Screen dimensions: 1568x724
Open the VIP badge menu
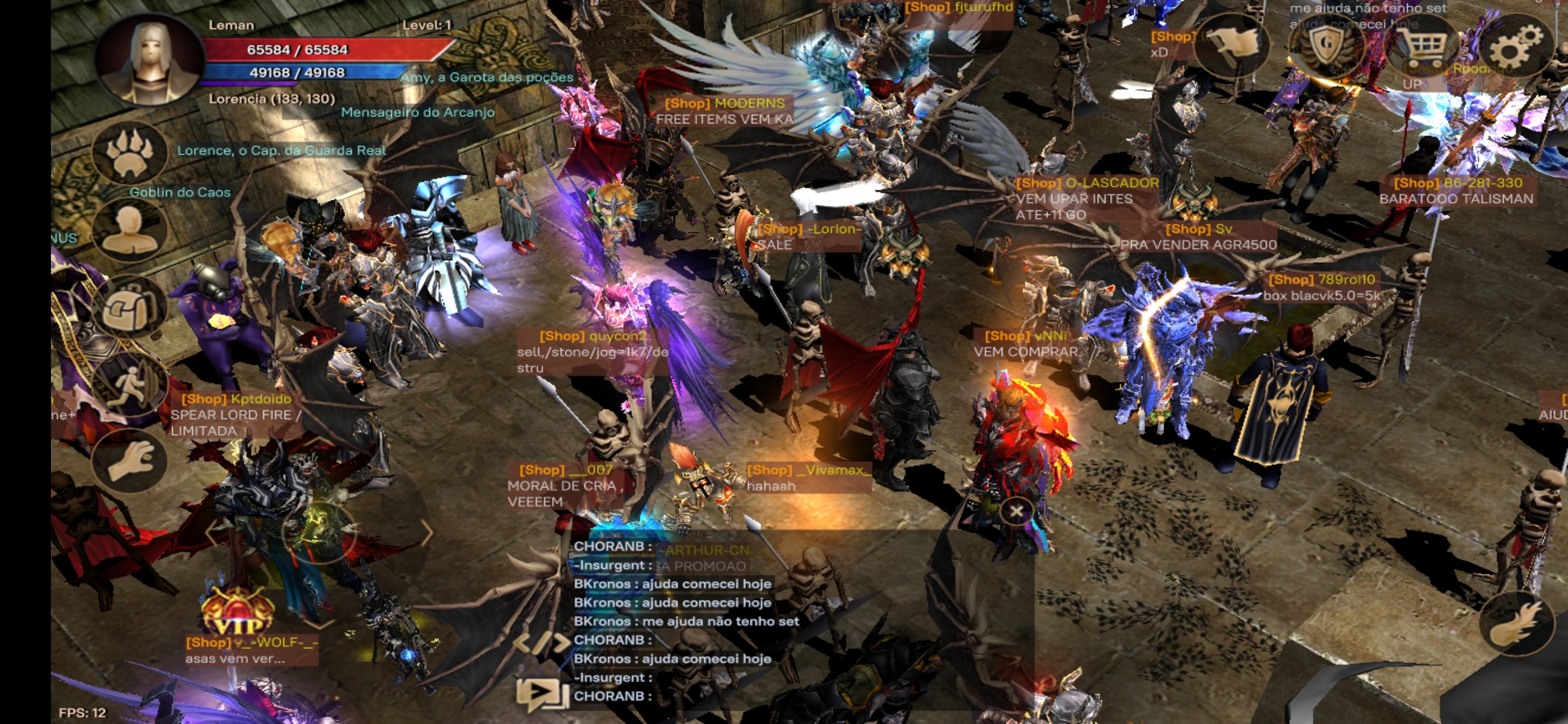(237, 613)
